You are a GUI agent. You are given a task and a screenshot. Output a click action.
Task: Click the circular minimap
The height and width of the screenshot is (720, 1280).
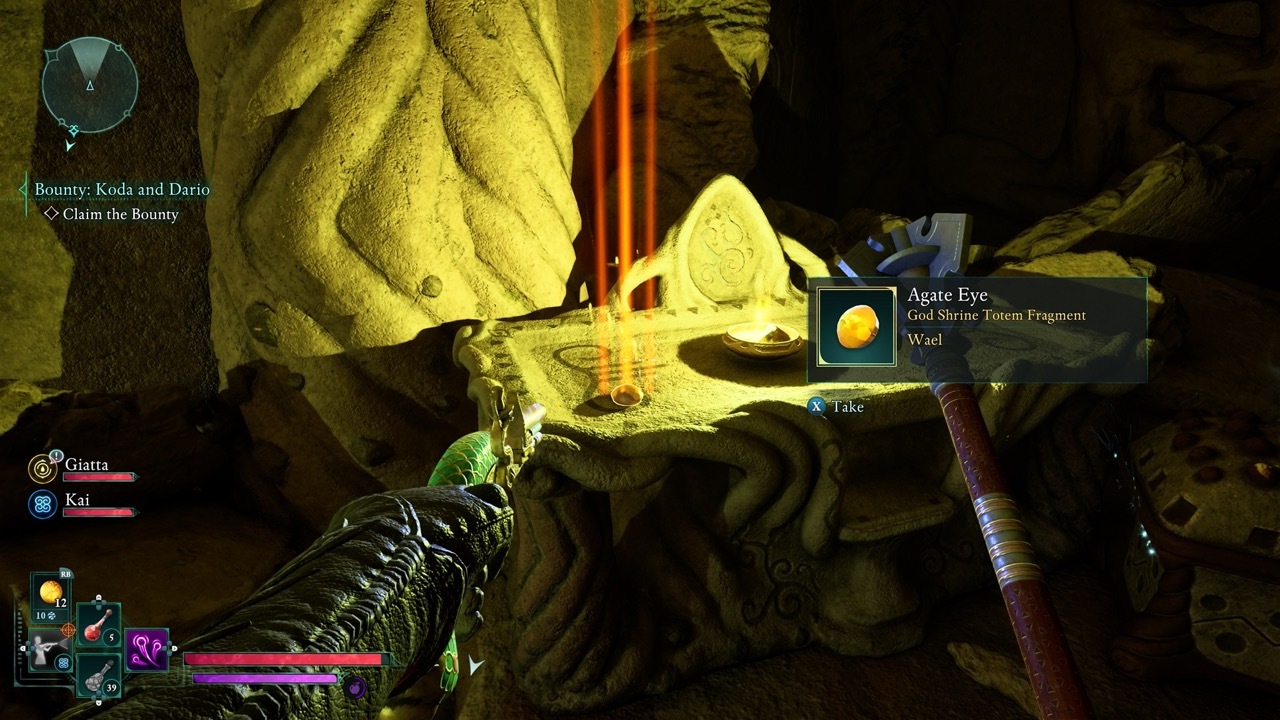(90, 85)
